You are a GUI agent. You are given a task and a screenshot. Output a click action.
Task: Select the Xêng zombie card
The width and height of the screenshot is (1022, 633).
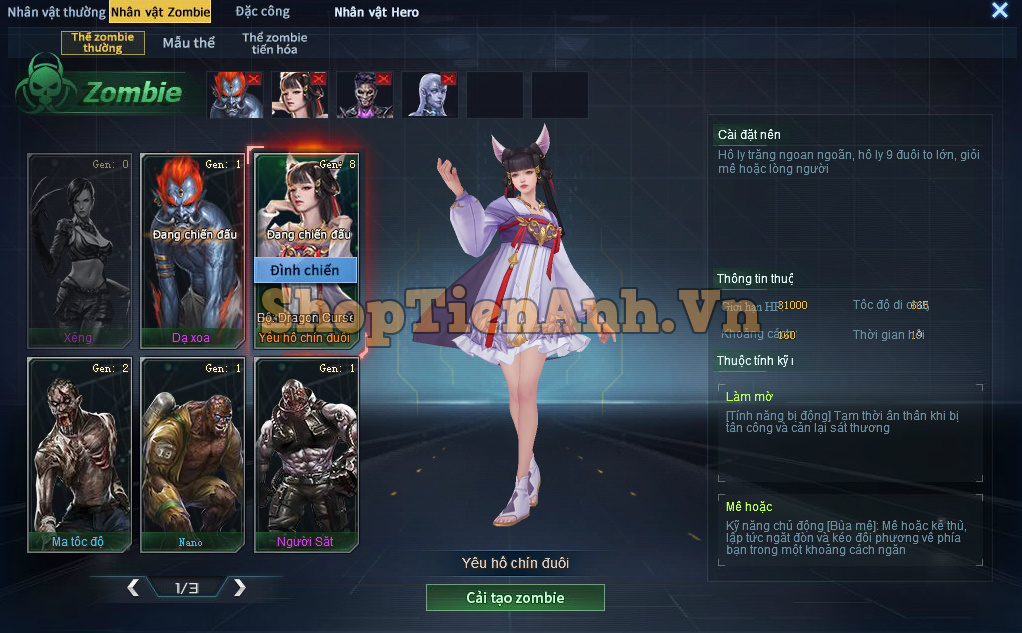[x=79, y=250]
